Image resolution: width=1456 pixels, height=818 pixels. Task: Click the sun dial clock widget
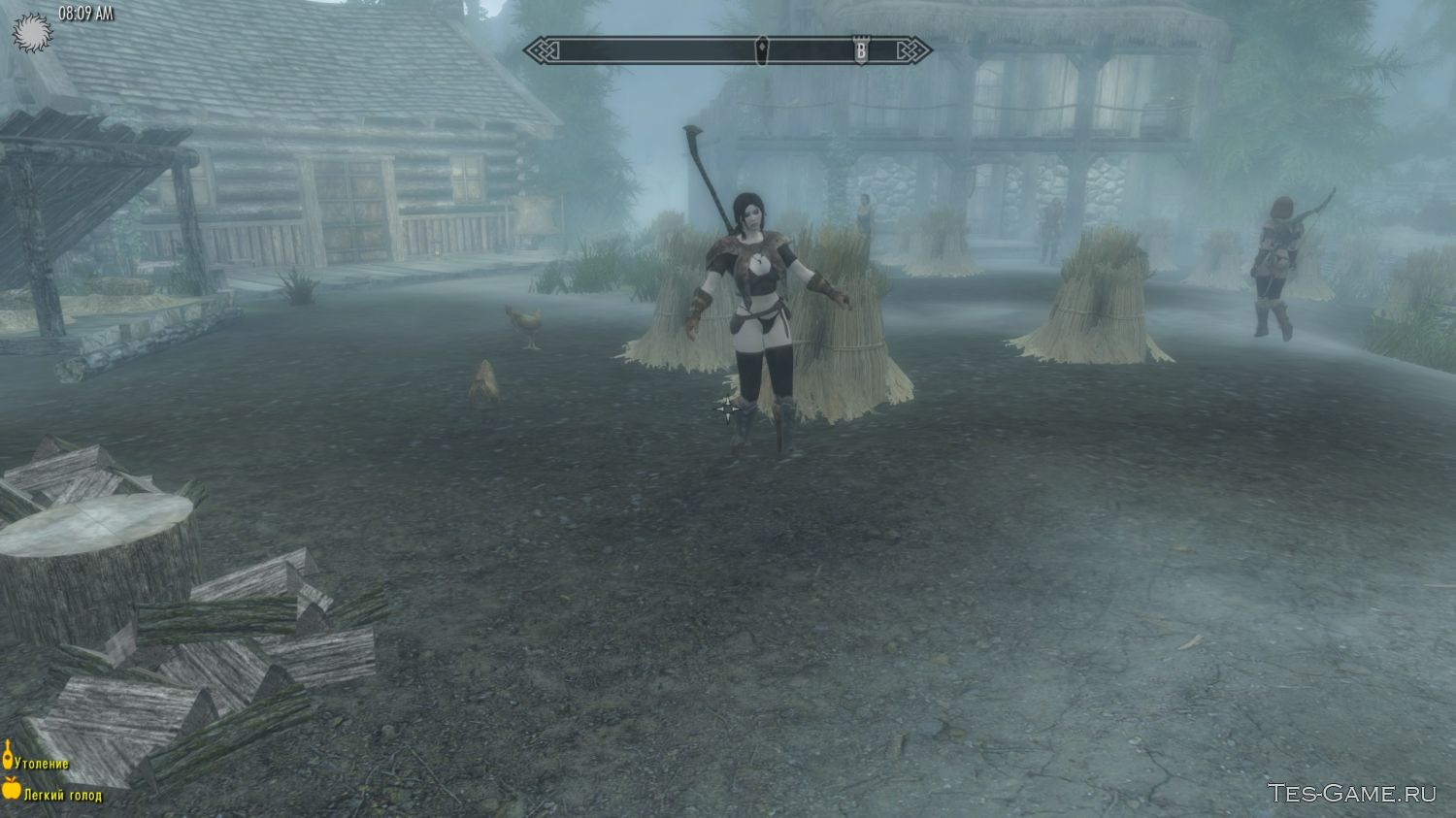[30, 33]
